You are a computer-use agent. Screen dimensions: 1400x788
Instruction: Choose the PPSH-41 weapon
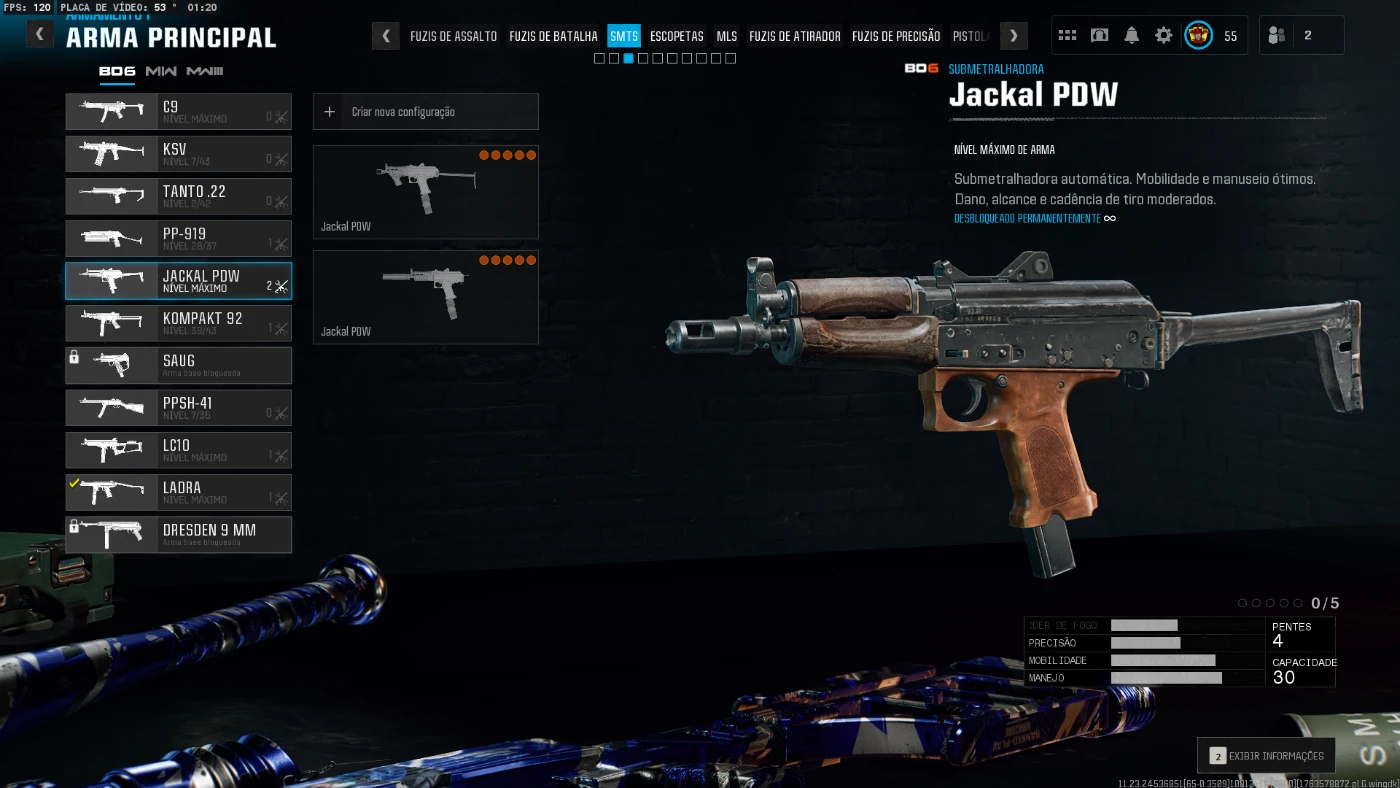pyautogui.click(x=178, y=408)
